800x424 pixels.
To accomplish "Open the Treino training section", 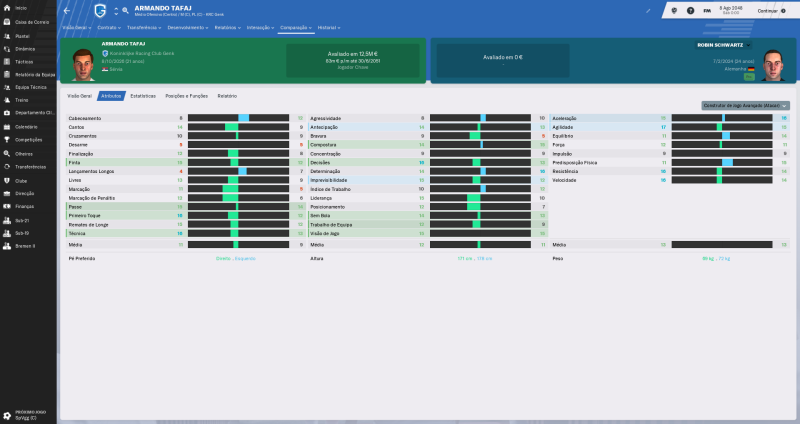I will (x=21, y=101).
